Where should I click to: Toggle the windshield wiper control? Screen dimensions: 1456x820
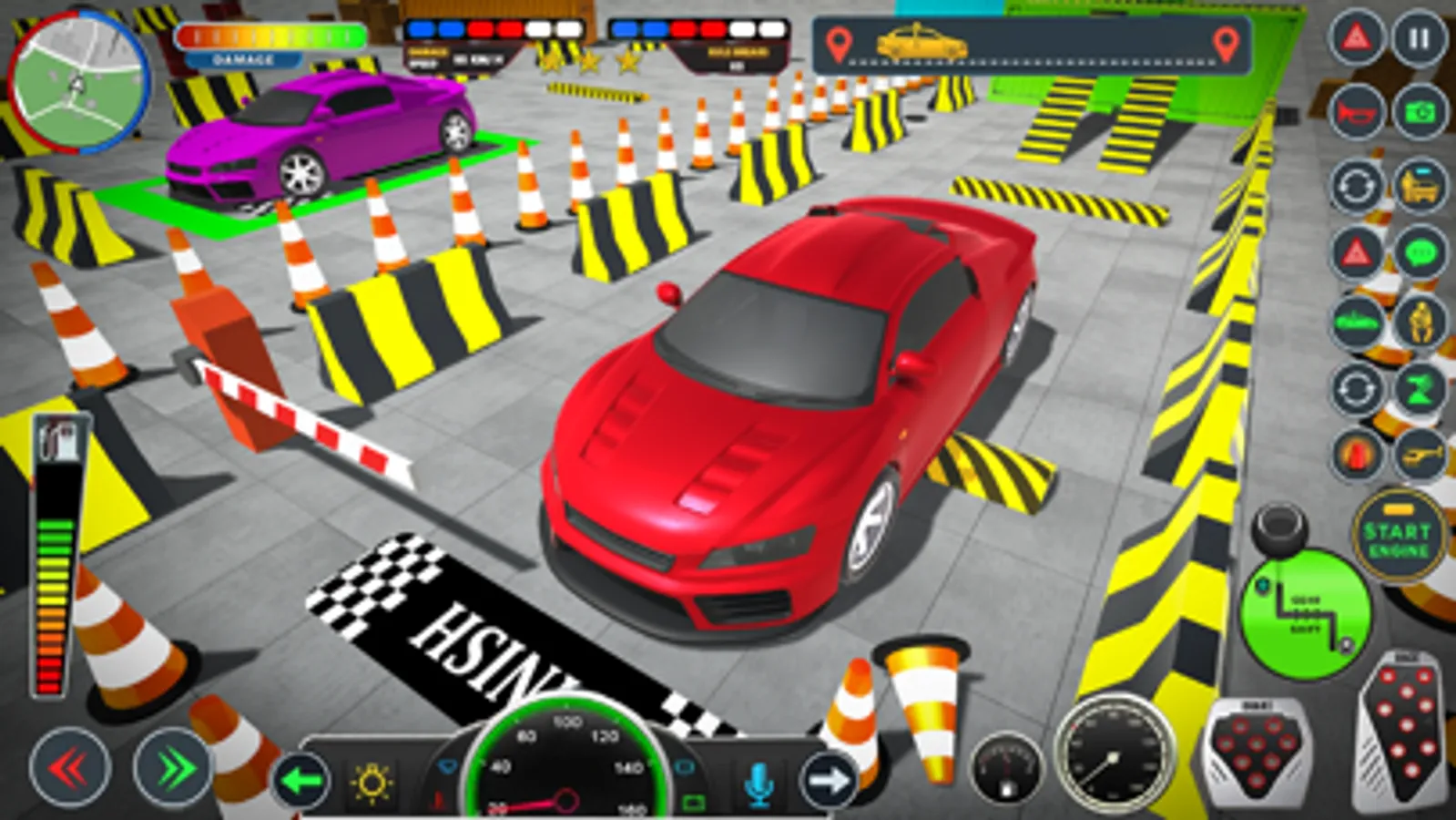pos(446,764)
